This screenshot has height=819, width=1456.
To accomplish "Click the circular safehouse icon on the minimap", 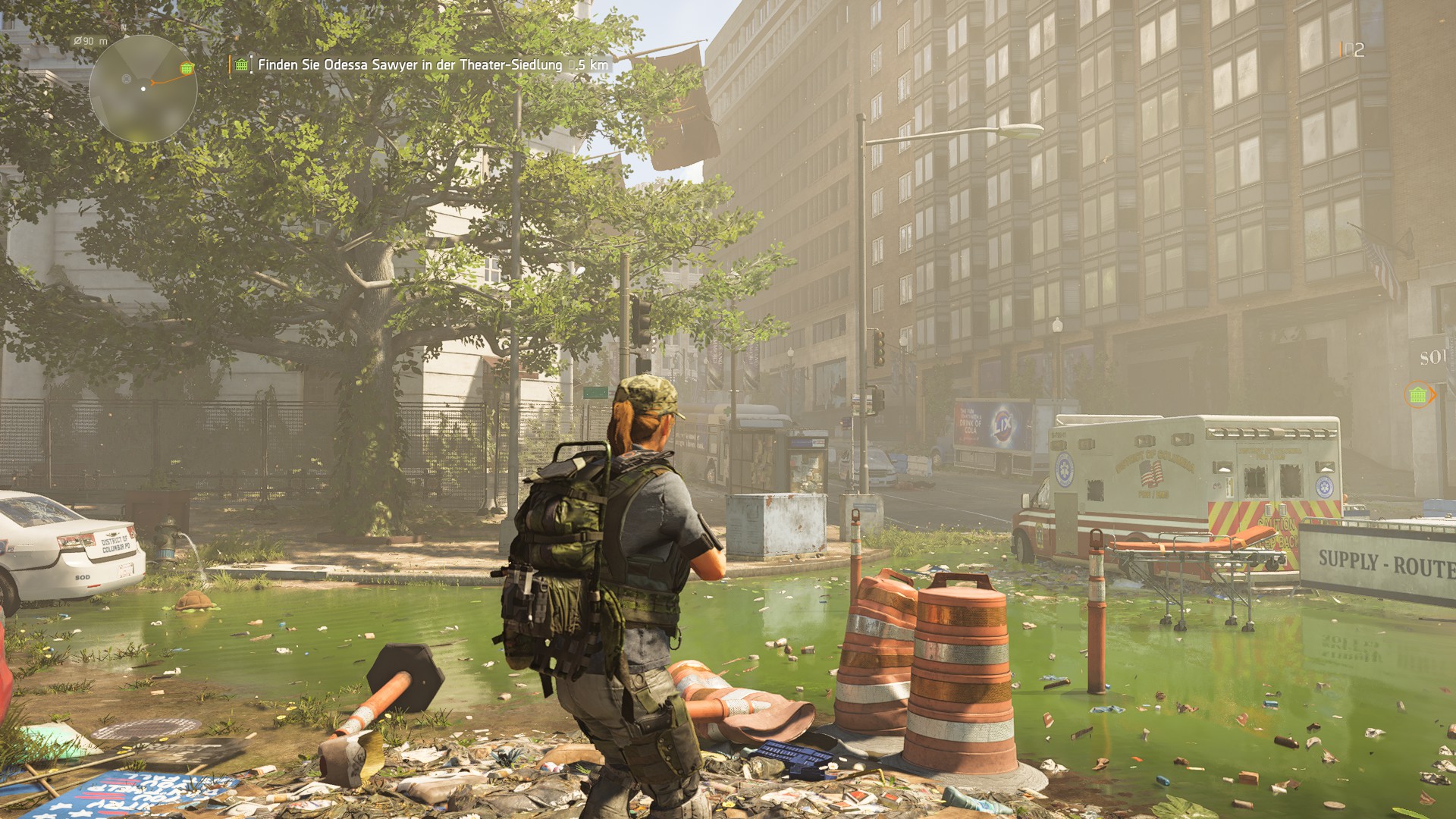I will (127, 79).
